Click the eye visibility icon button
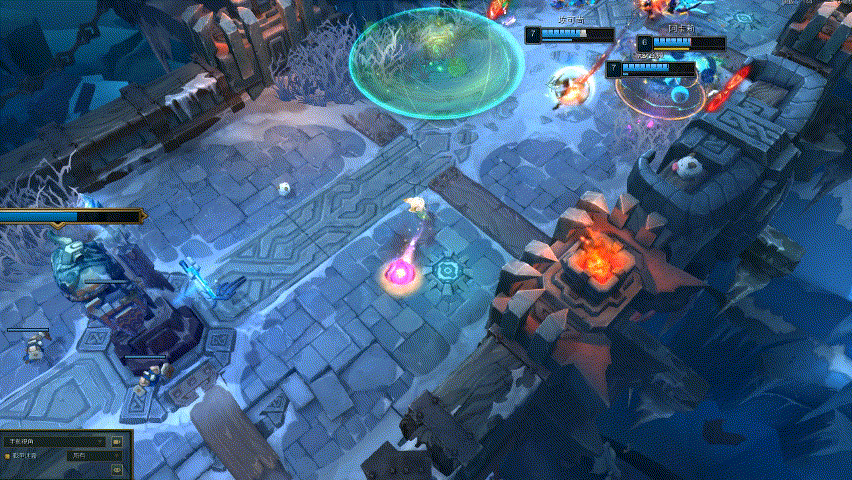852x480 pixels. (117, 468)
